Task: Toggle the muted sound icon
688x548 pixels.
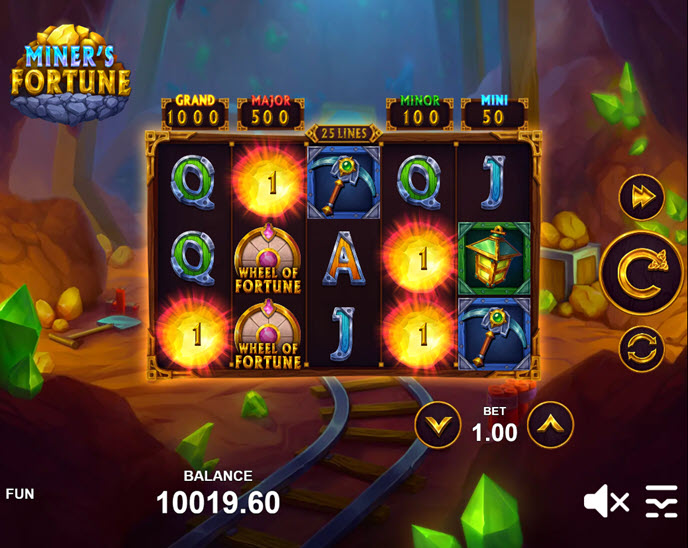Action: point(606,501)
